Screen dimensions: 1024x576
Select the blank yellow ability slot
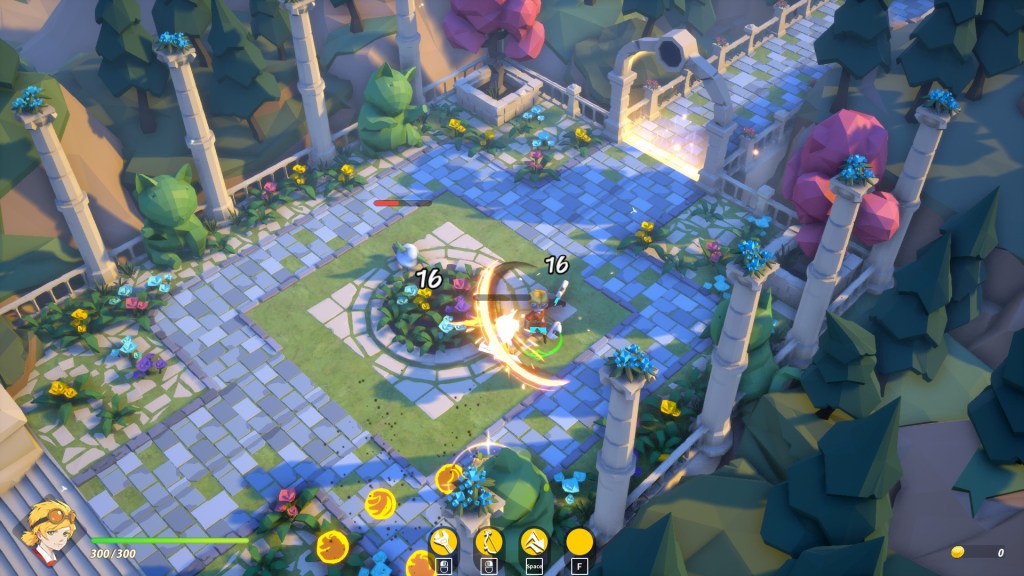580,543
